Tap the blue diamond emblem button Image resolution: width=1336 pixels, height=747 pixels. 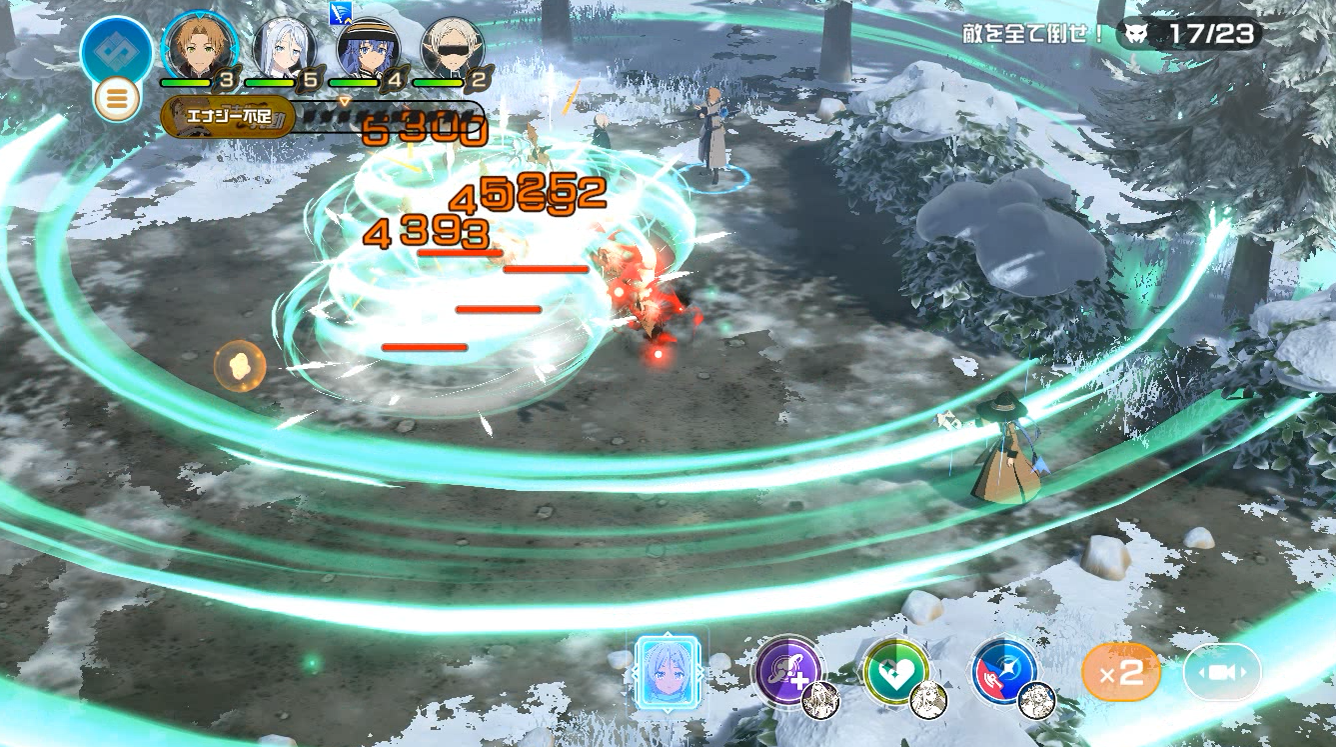point(116,50)
